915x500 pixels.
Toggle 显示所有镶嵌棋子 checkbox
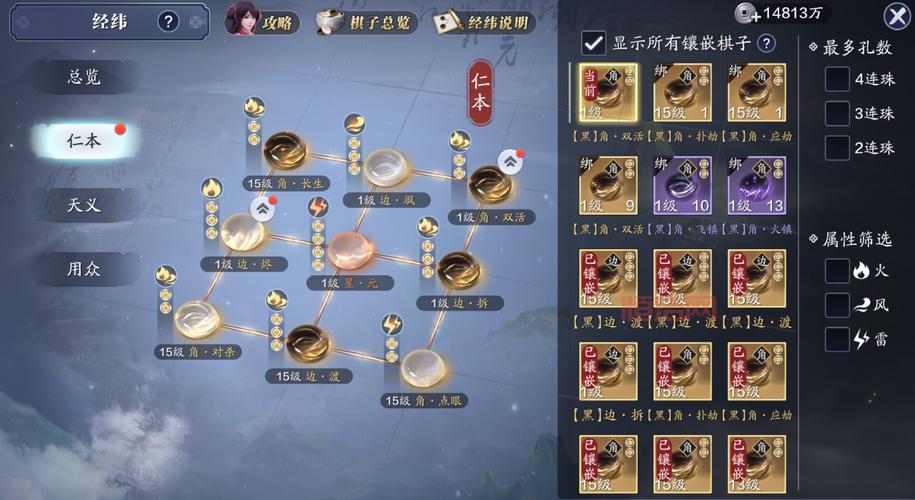[x=594, y=42]
